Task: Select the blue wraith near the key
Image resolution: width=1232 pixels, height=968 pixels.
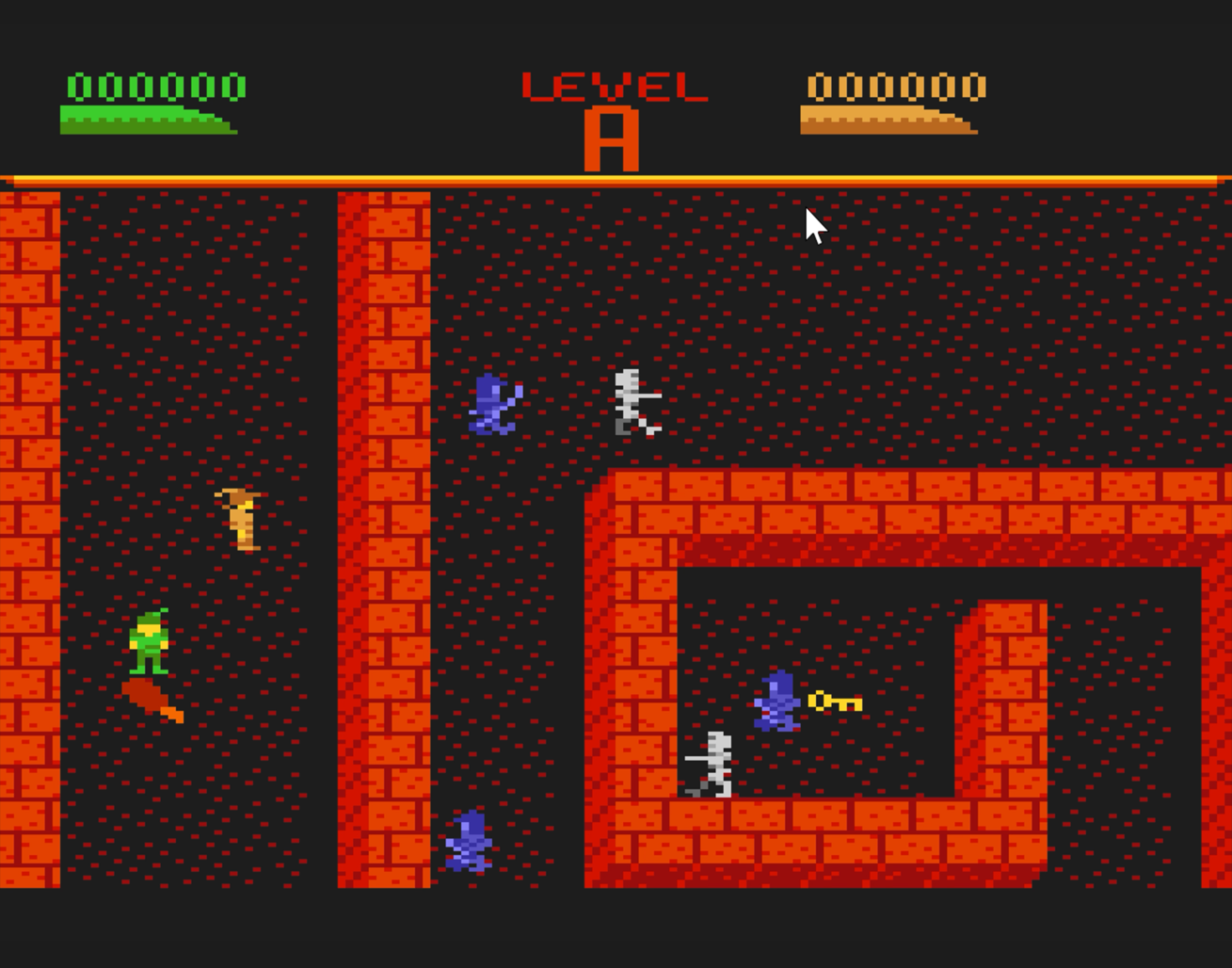Action: 777,702
